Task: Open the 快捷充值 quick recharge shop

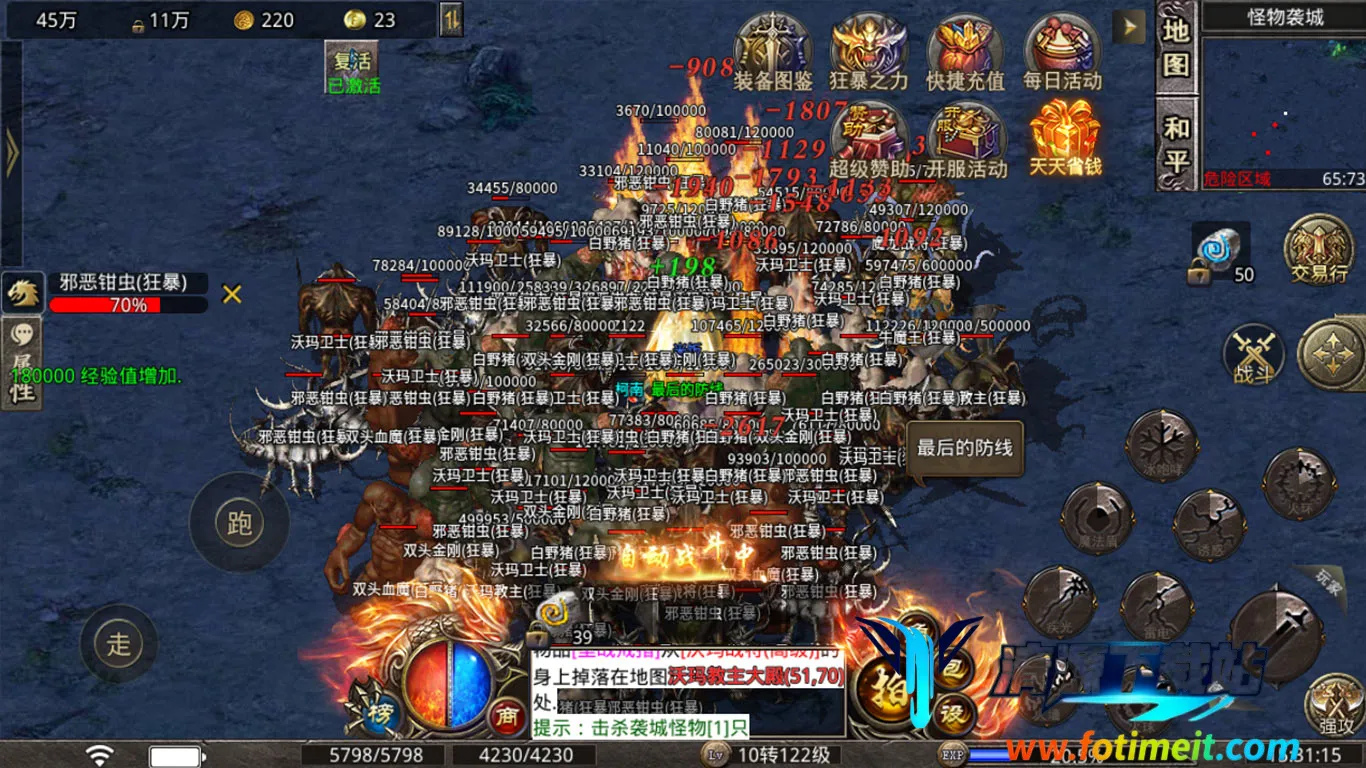Action: point(964,50)
